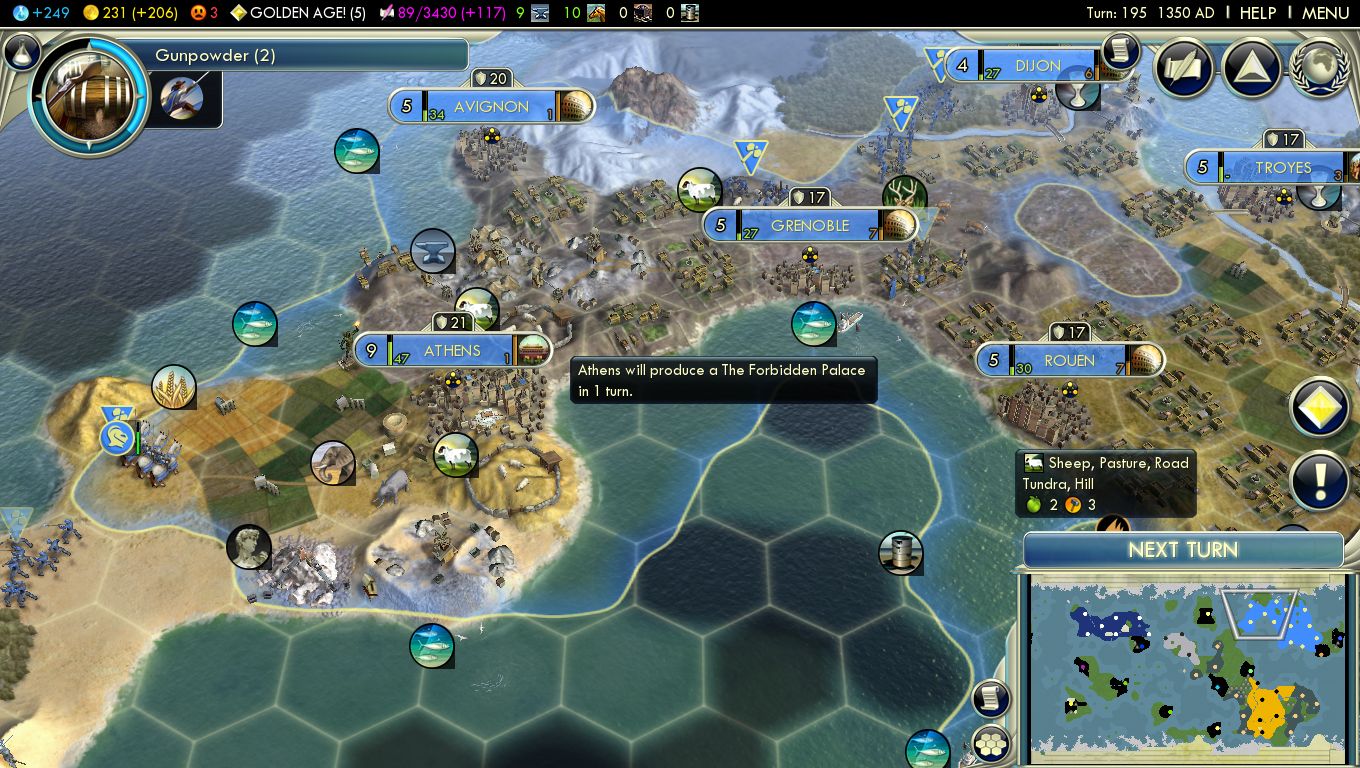This screenshot has height=768, width=1360.
Task: Click the Golden Age status in top bar
Action: click(298, 13)
